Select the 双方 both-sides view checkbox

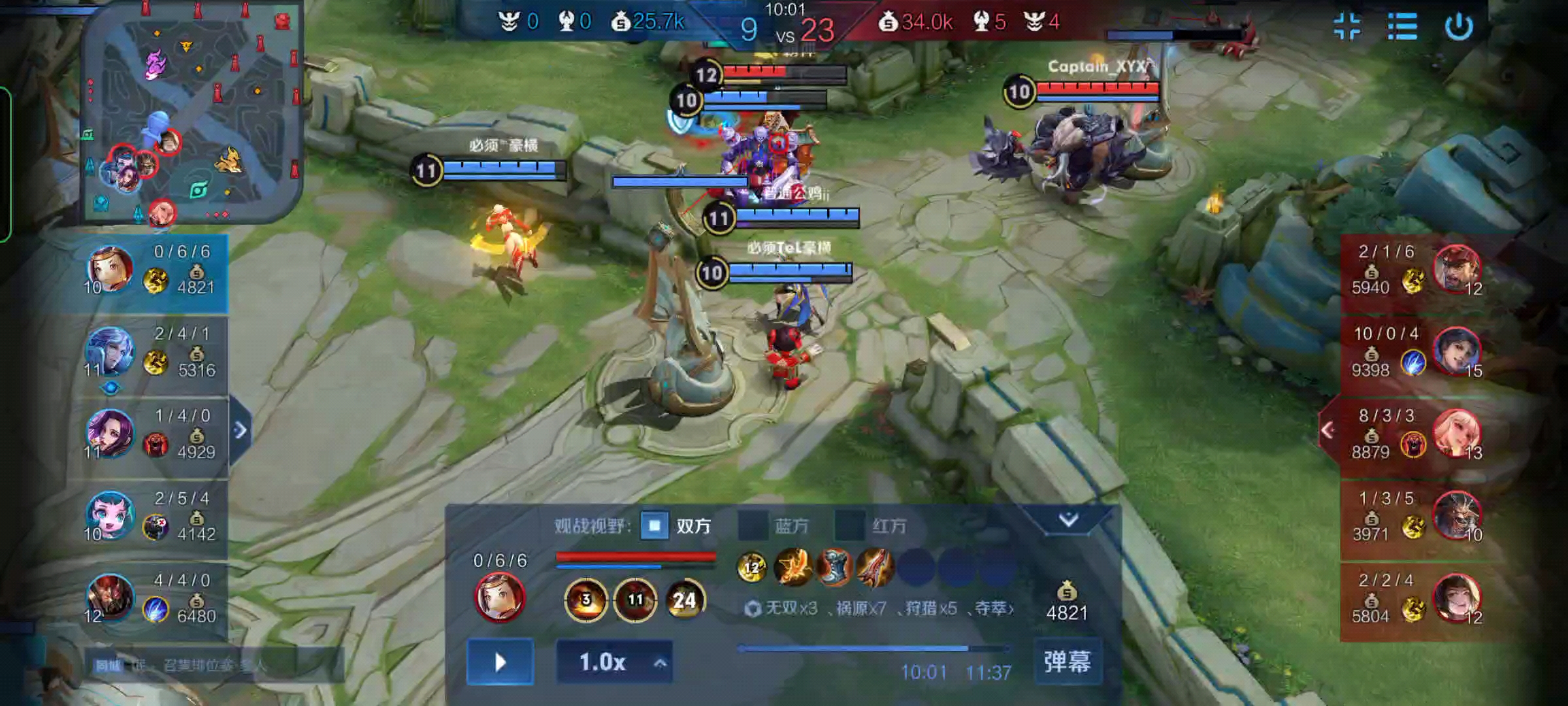(x=655, y=526)
